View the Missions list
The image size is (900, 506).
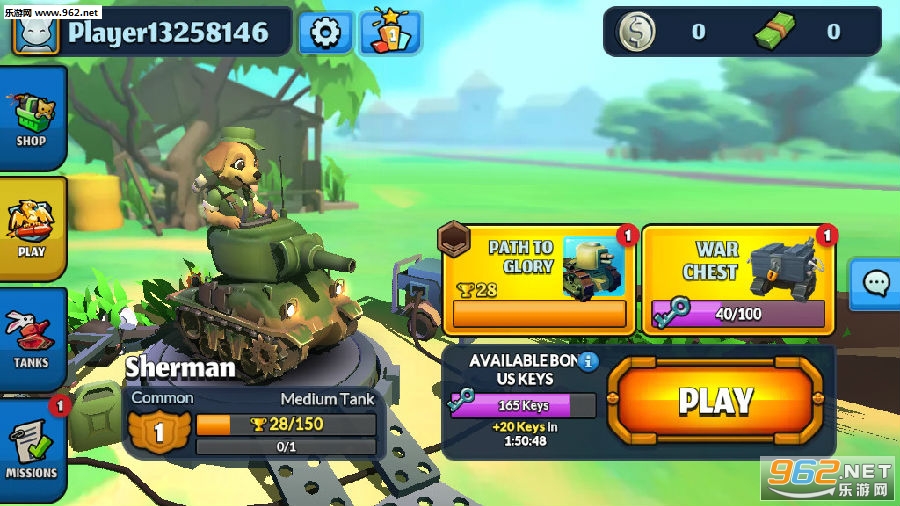(x=32, y=450)
